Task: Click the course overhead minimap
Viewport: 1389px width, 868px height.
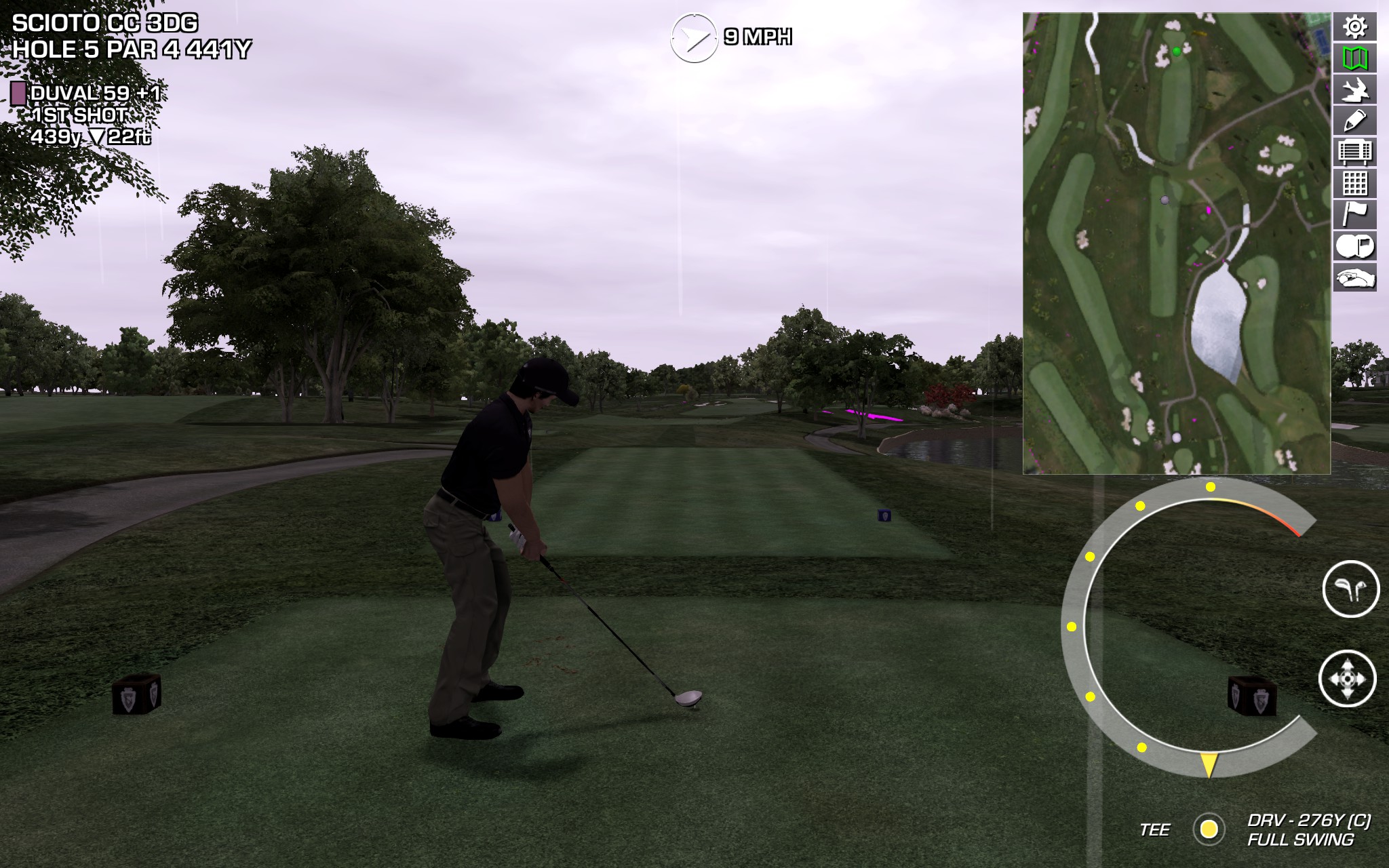Action: (1176, 243)
